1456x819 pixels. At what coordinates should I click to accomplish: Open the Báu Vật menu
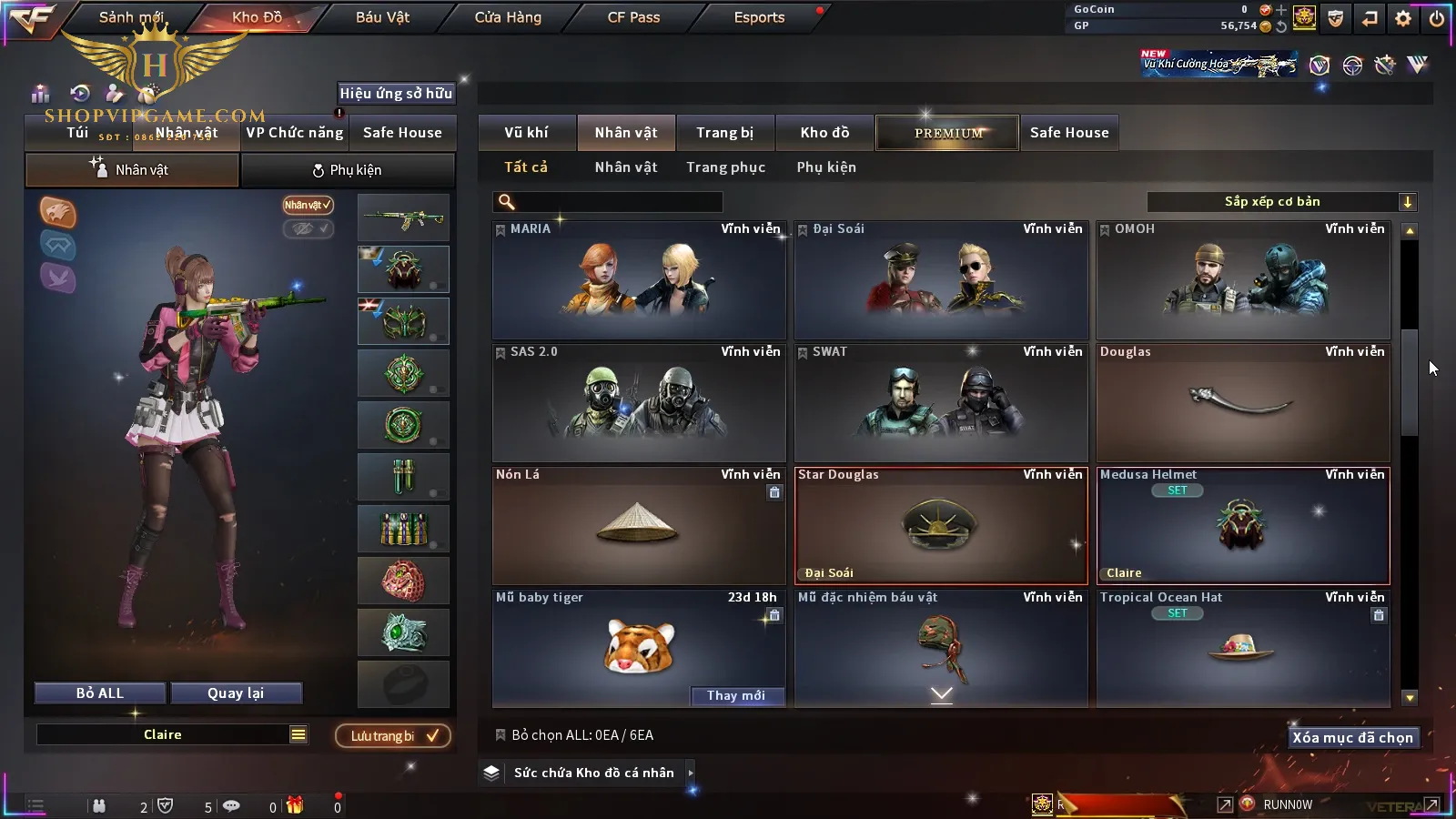coord(382,17)
